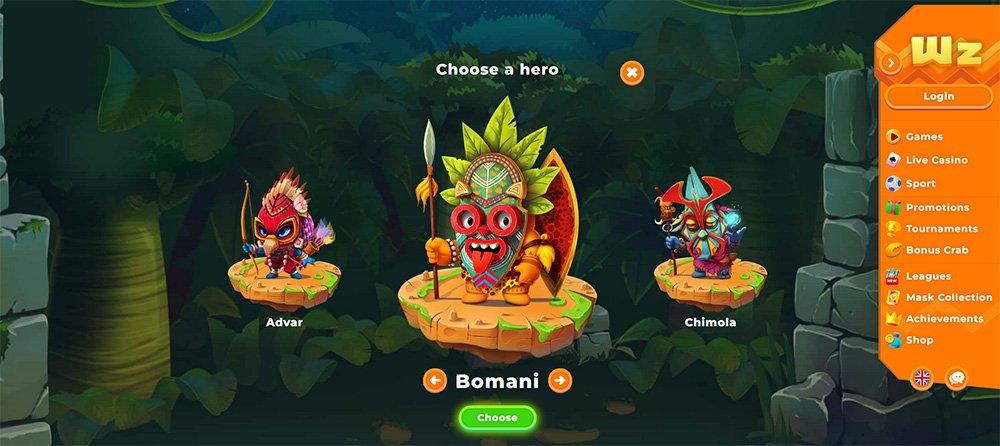Show the next hero with right arrow
This screenshot has height=446, width=1000.
[x=560, y=381]
